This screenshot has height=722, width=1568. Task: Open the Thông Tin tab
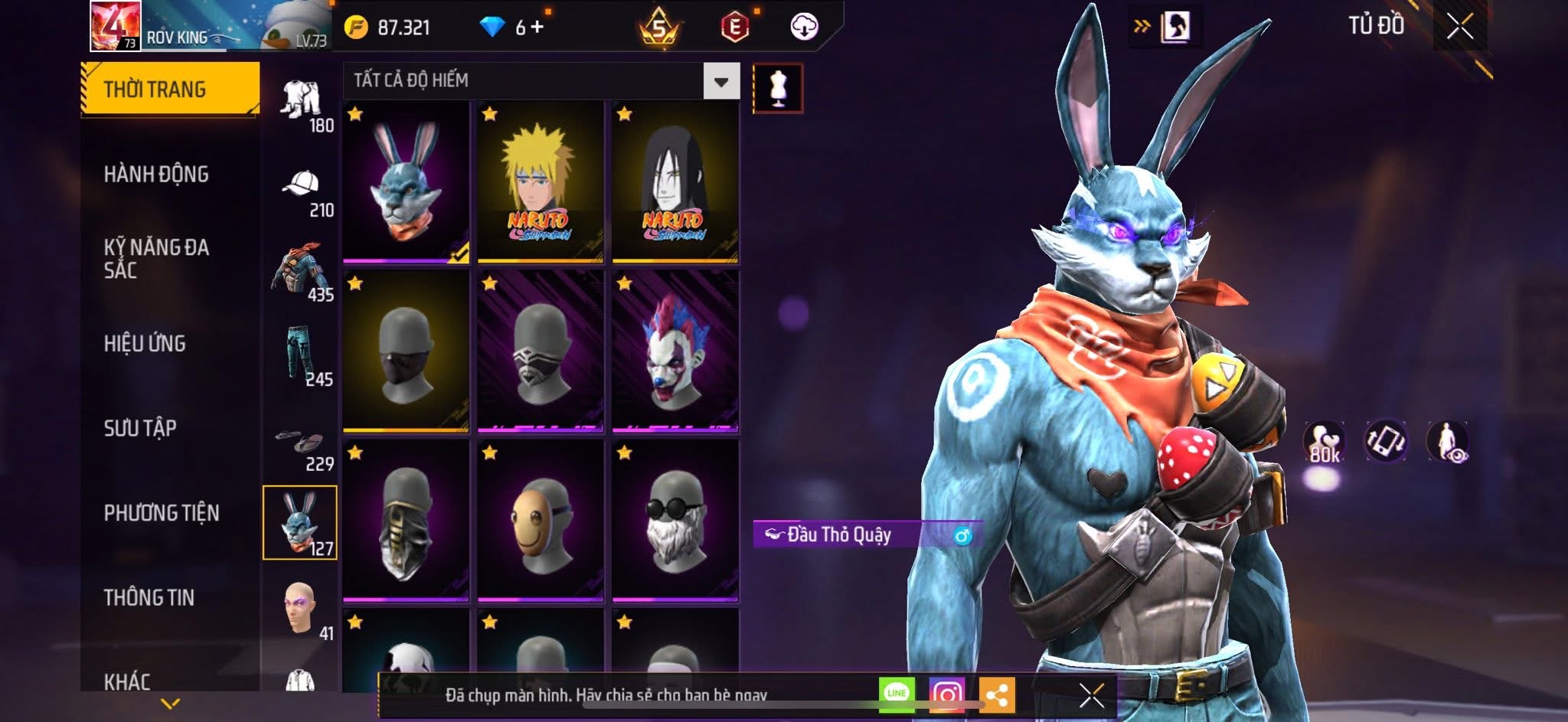pos(149,597)
